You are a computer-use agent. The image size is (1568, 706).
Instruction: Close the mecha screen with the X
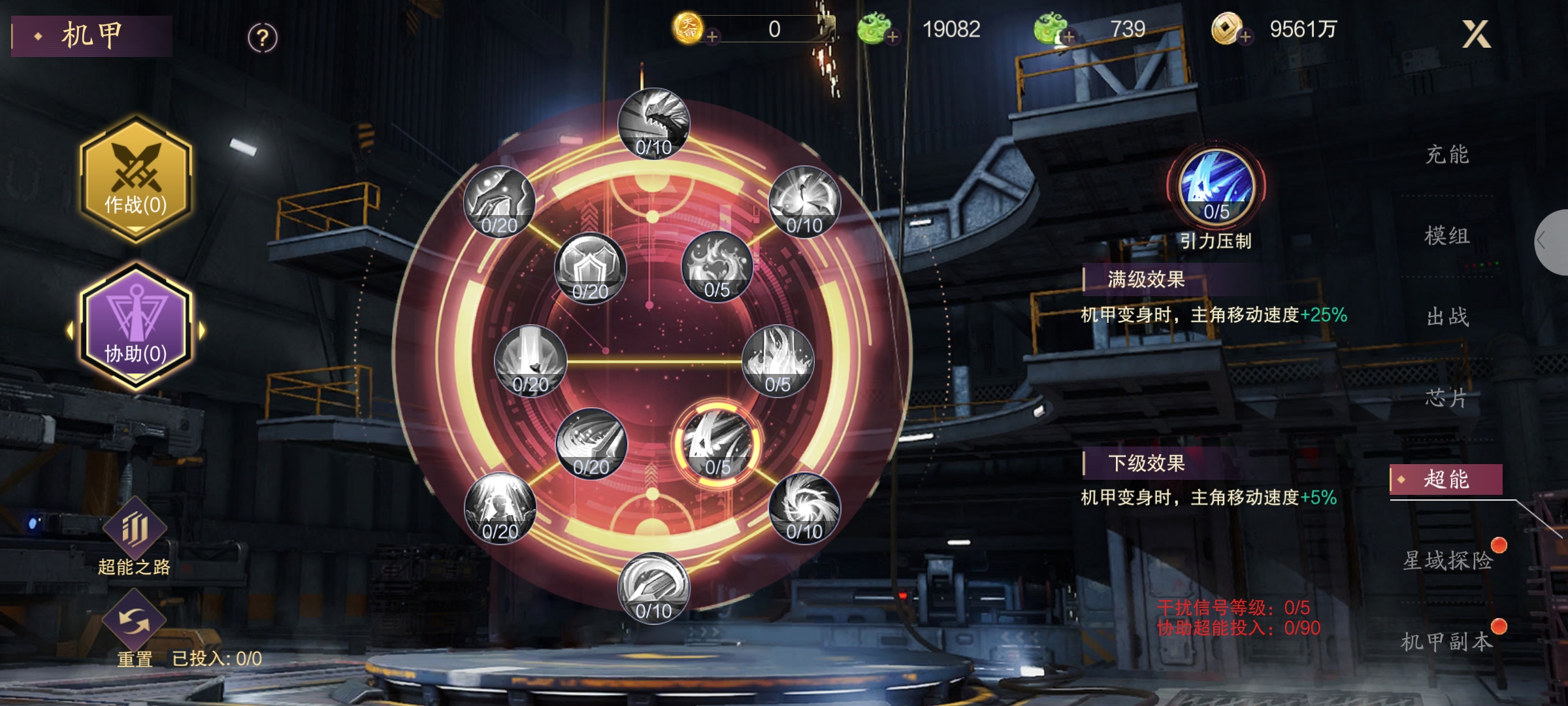pyautogui.click(x=1476, y=34)
